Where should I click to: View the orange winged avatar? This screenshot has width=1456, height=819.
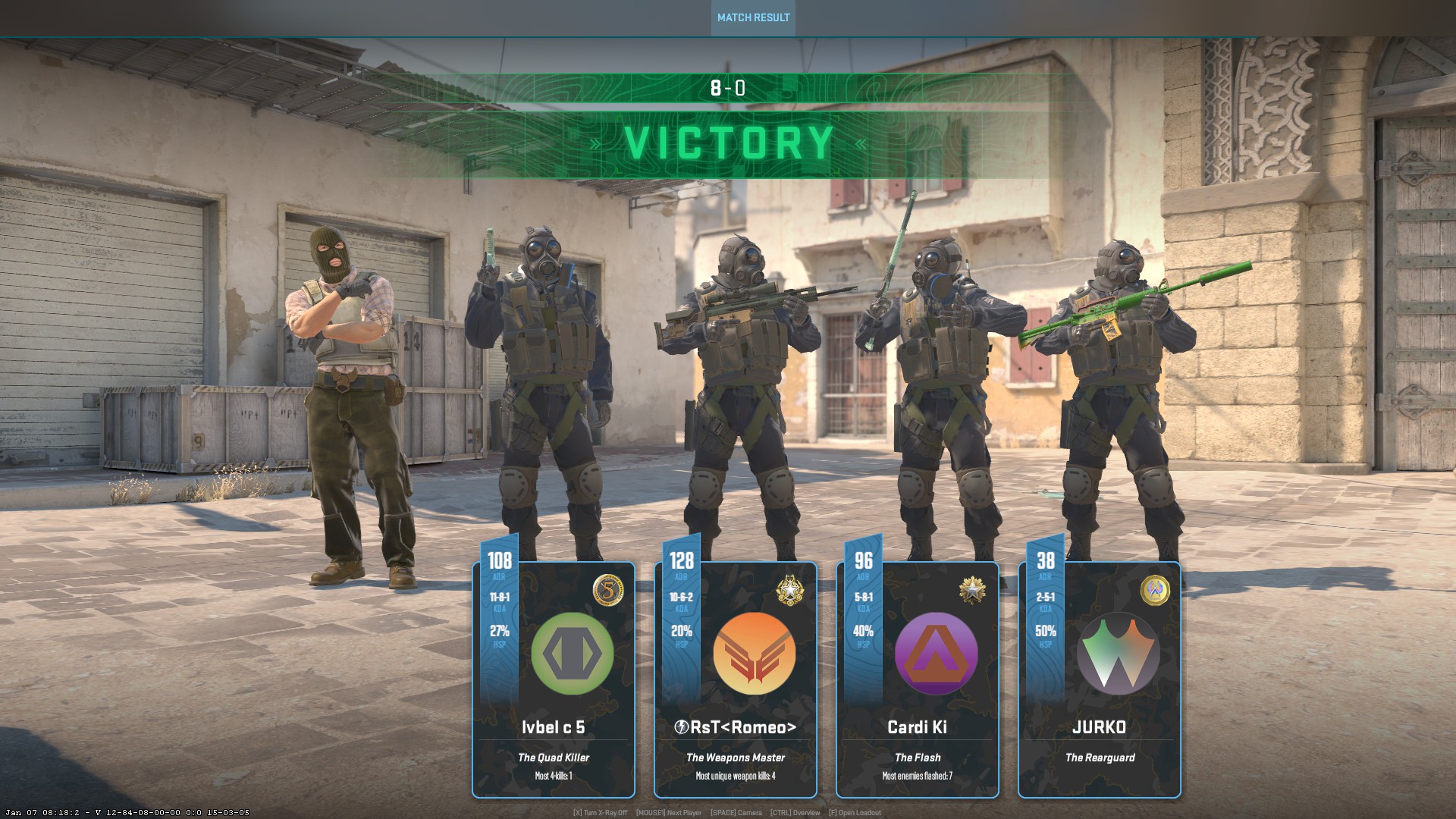(x=755, y=654)
